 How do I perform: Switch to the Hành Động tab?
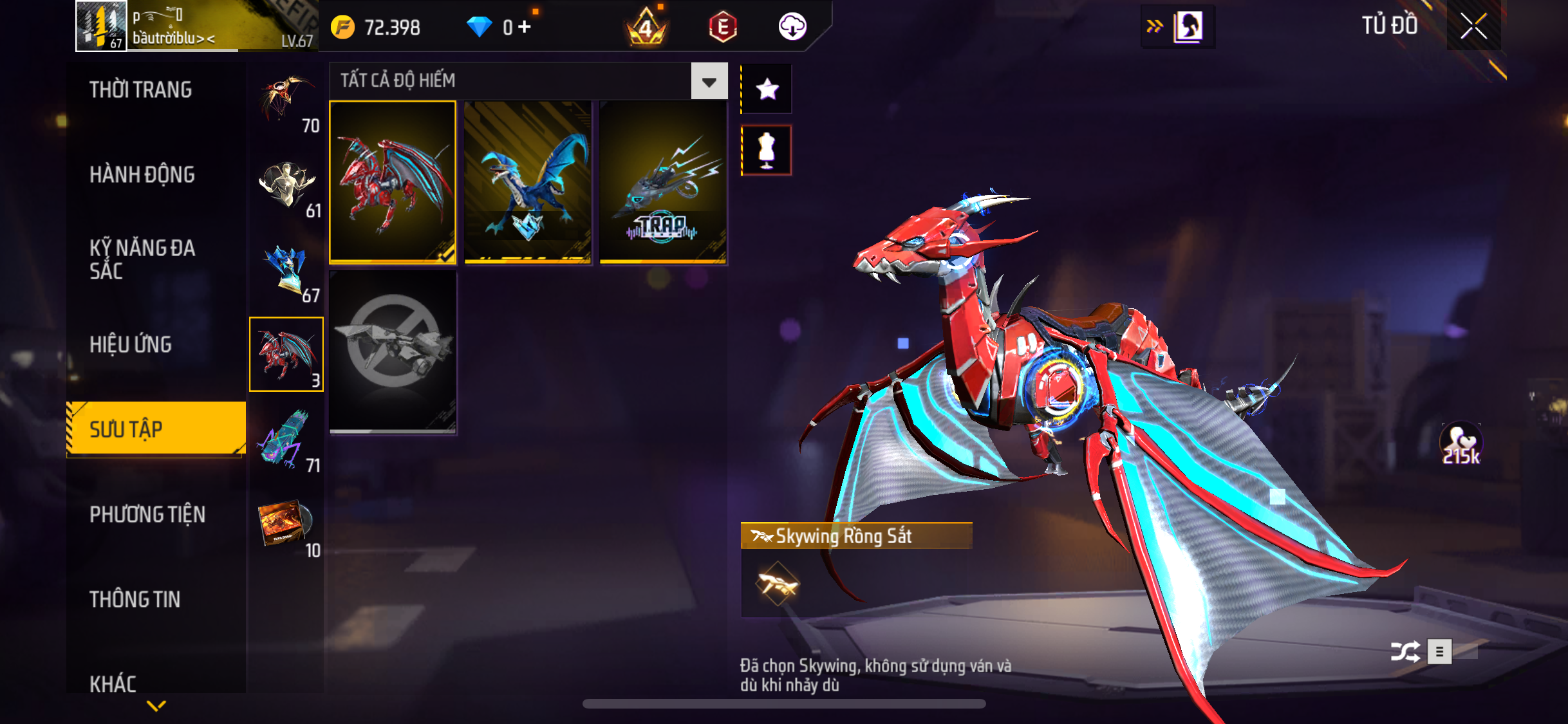tap(142, 175)
